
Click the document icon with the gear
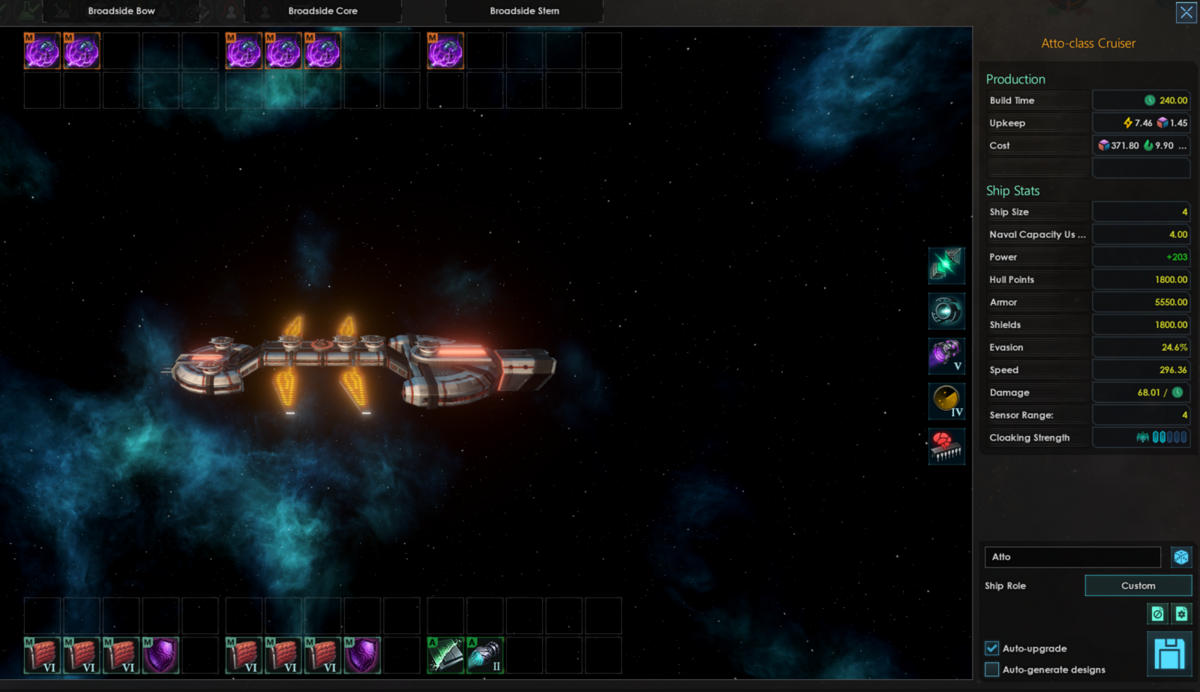tap(1181, 614)
